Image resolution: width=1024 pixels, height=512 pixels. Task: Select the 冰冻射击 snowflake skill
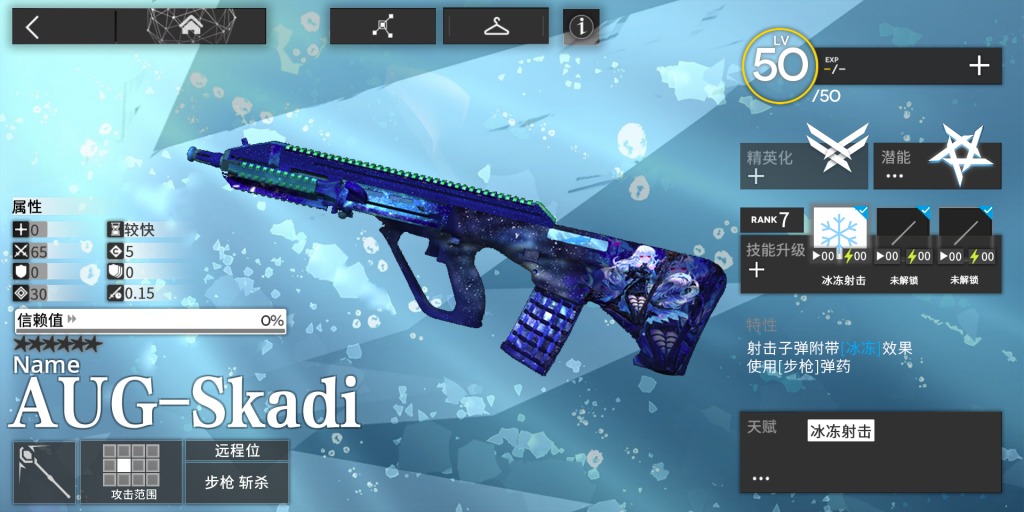pyautogui.click(x=840, y=232)
